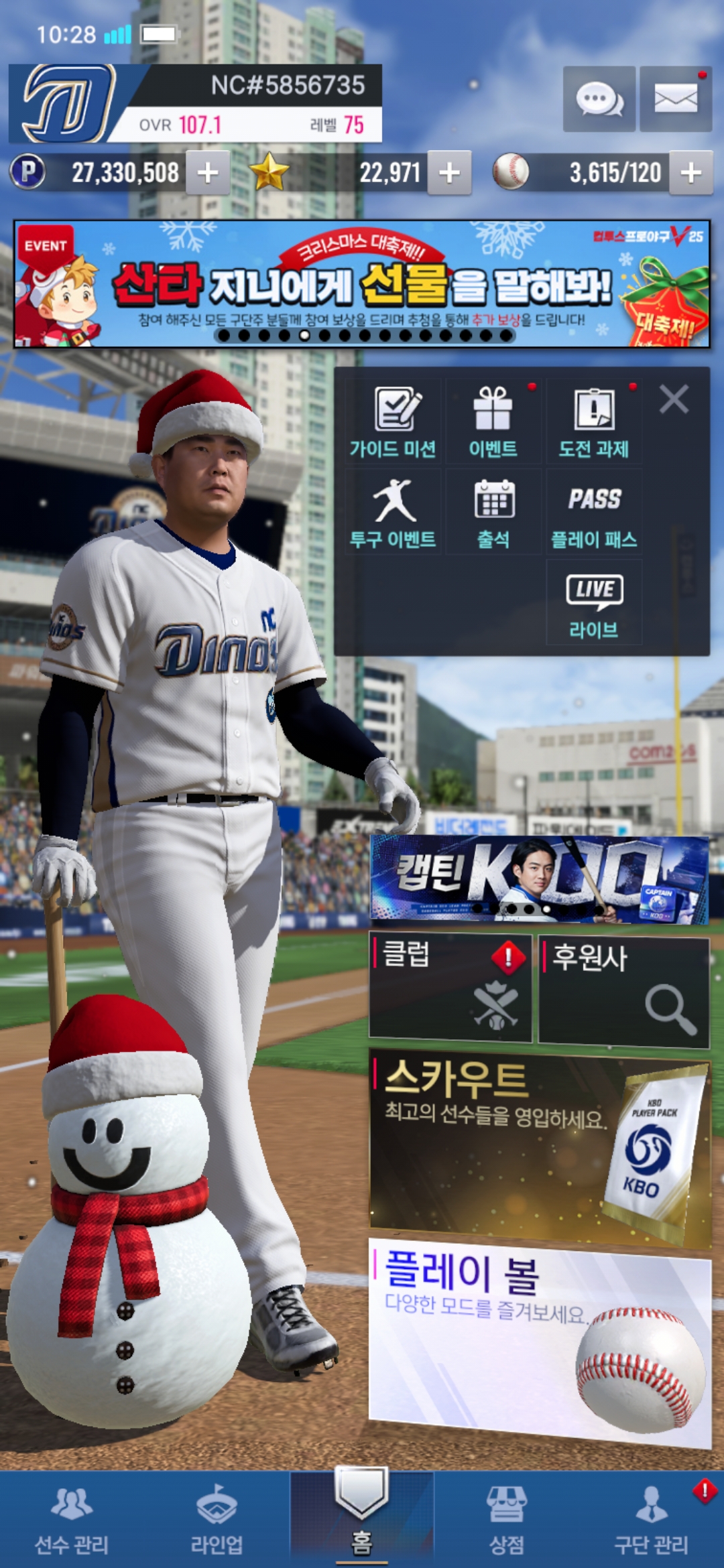Open the Santa Genie Christmas event banner
This screenshot has width=724, height=1568.
[362, 284]
